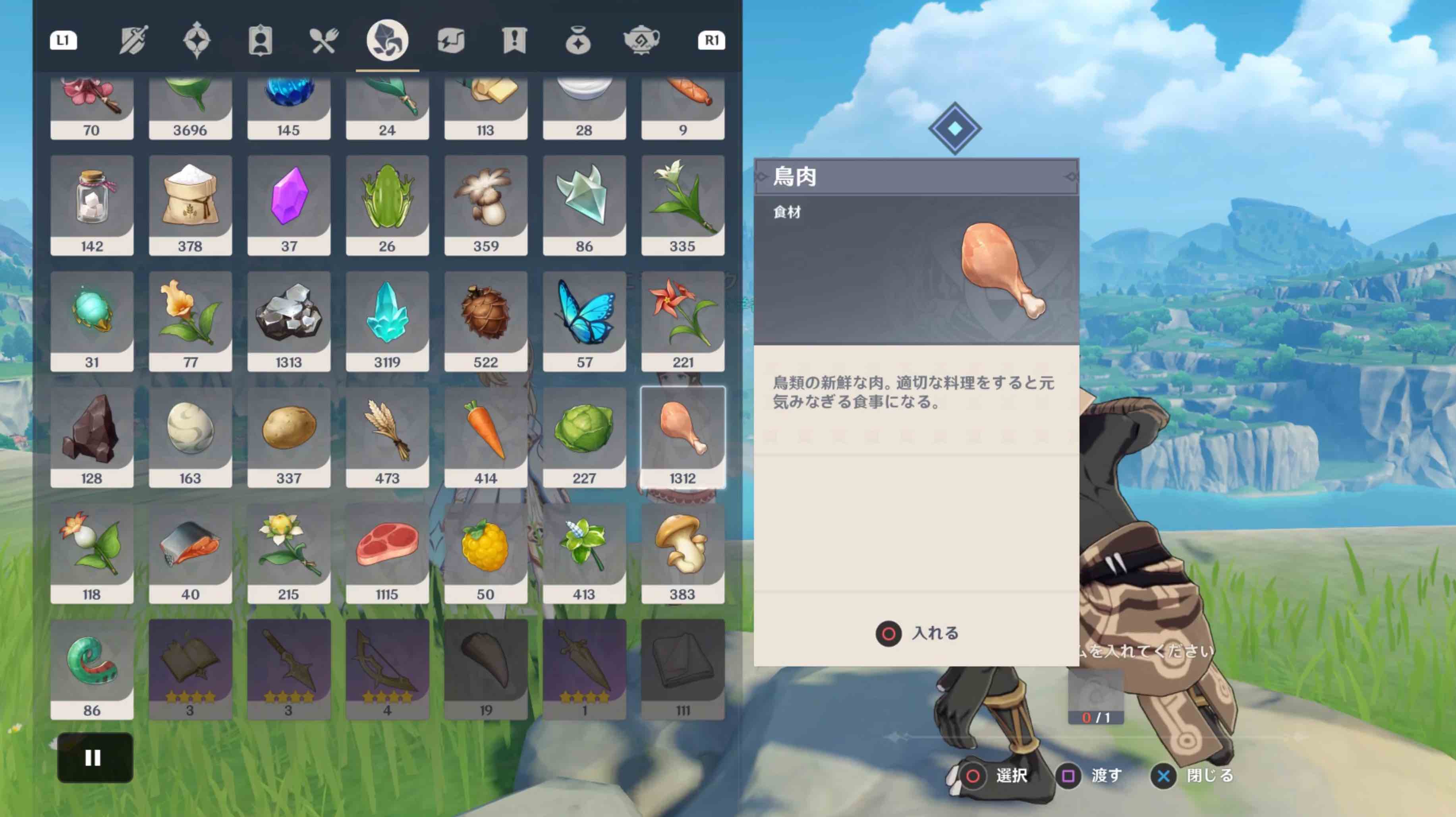1456x817 pixels.
Task: Select the cabbage item showing 227
Action: (585, 435)
